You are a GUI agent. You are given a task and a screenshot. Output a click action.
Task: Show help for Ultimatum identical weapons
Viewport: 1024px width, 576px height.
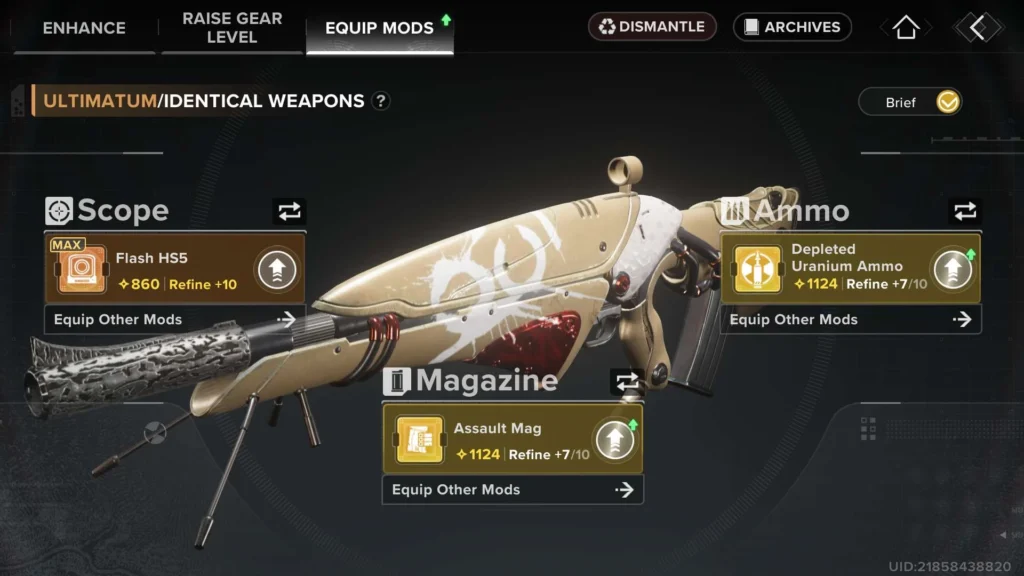[381, 101]
